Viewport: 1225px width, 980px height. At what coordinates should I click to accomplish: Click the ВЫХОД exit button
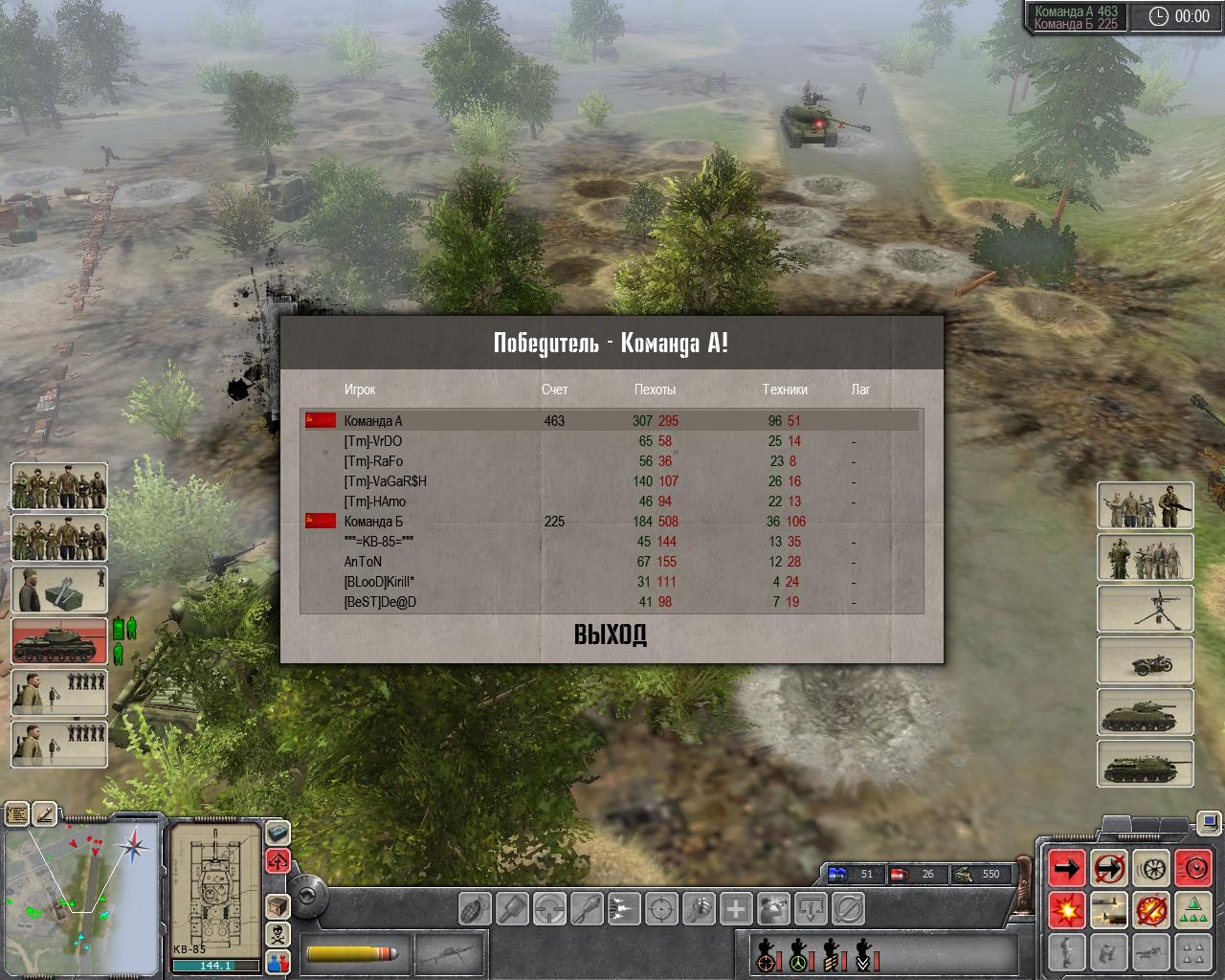[x=611, y=635]
